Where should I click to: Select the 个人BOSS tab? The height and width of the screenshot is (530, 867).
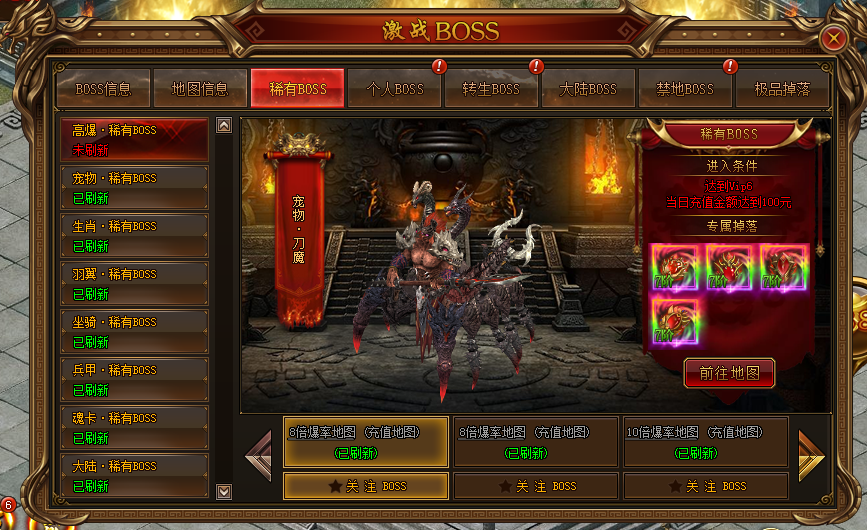coord(395,89)
